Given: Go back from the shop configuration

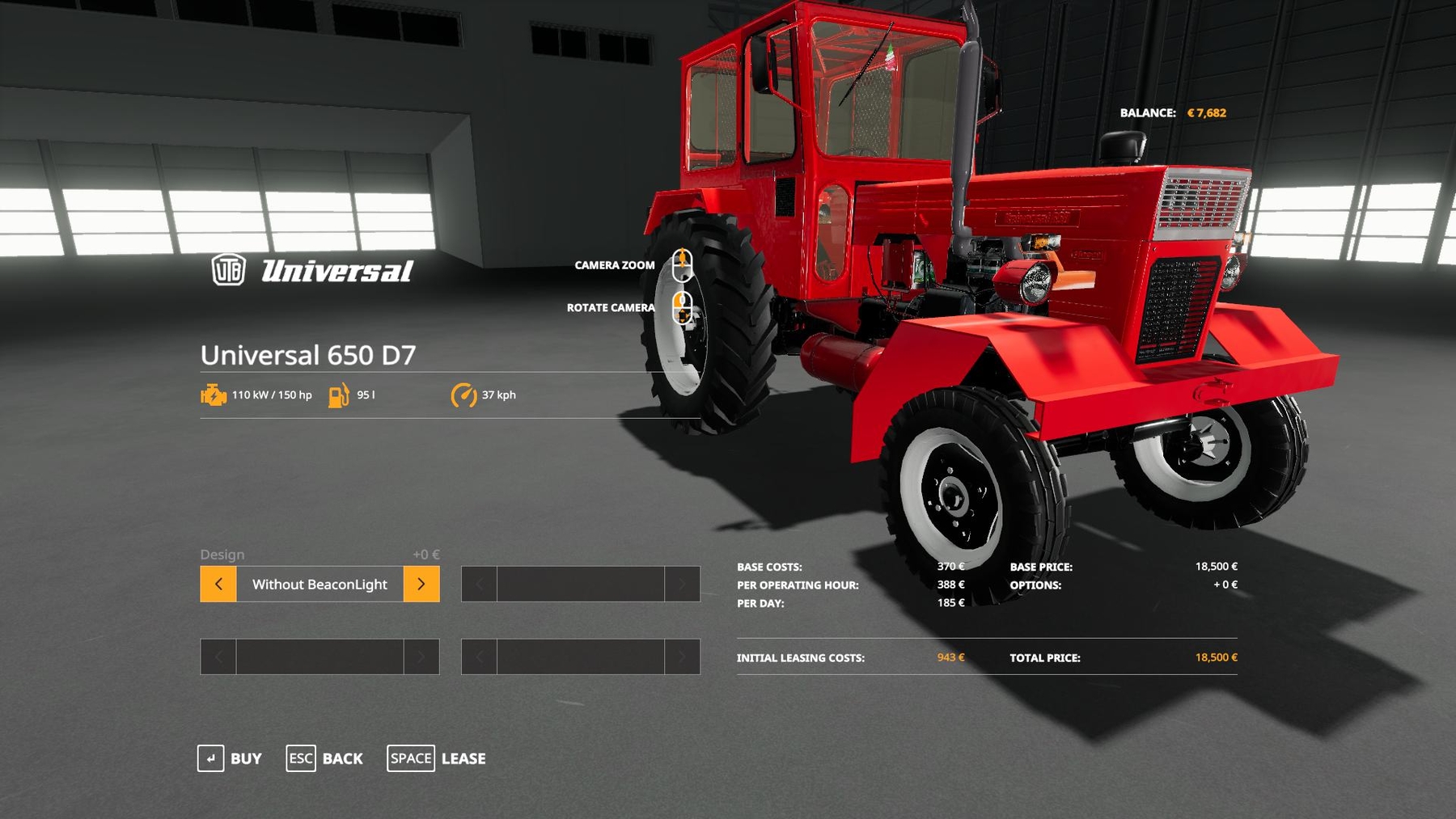Looking at the screenshot, I should click(x=324, y=758).
